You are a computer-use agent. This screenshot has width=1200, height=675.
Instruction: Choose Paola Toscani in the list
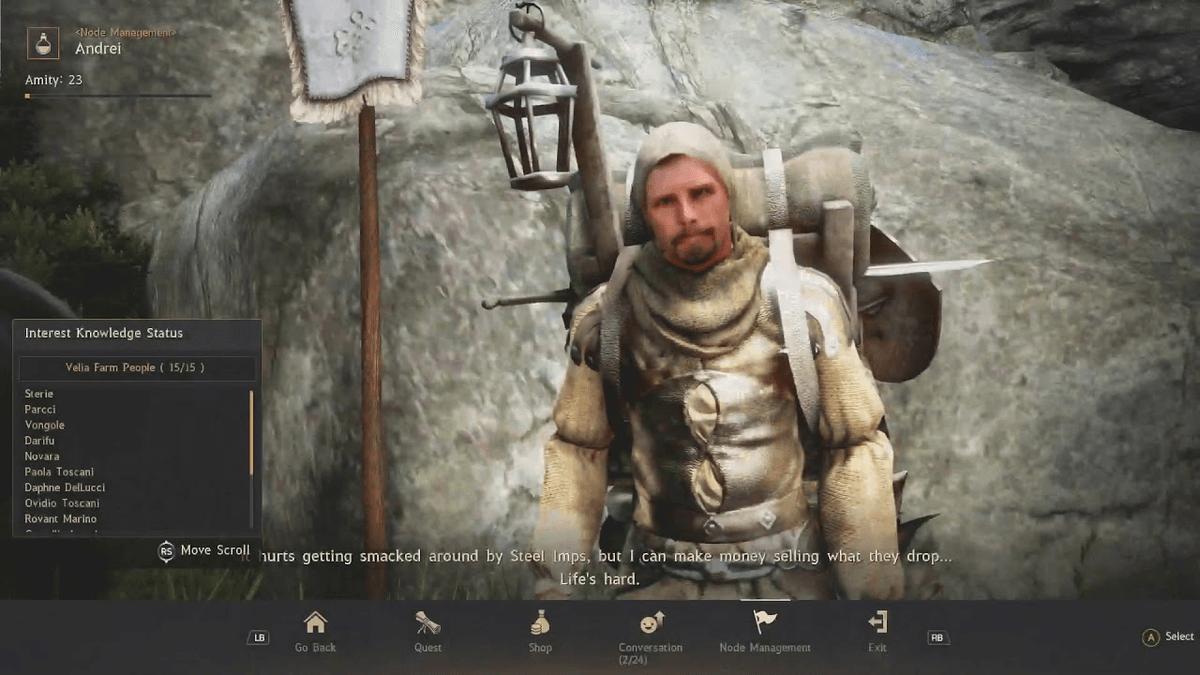point(60,472)
